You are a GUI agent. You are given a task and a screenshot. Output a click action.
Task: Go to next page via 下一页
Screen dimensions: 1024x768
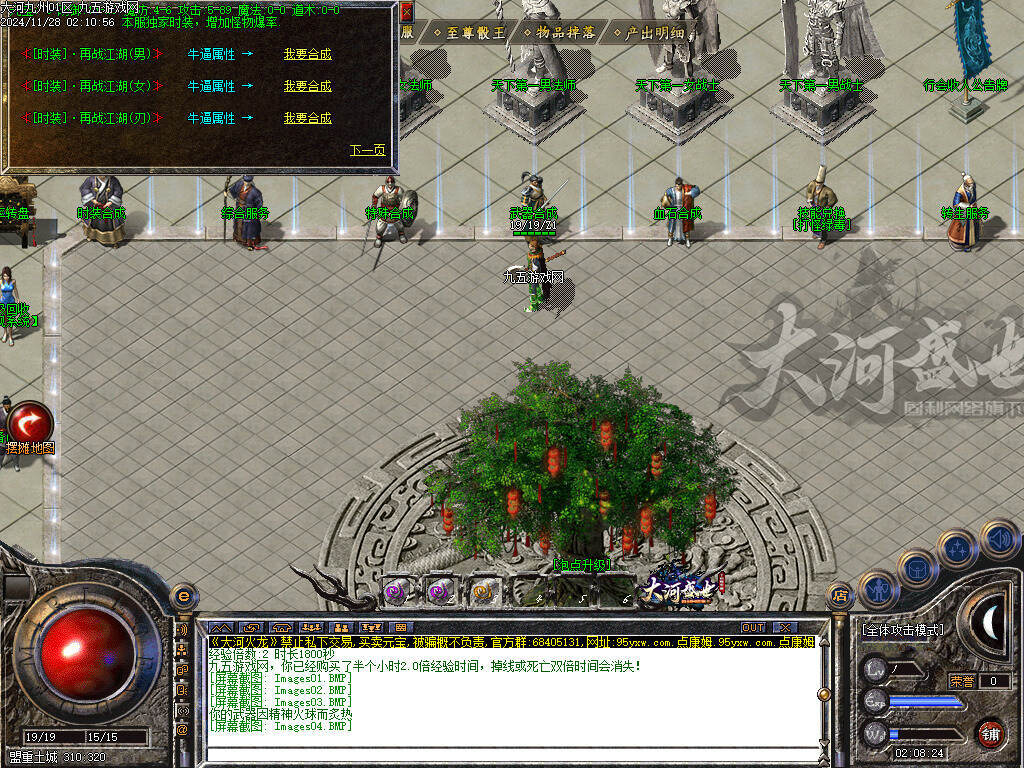pyautogui.click(x=367, y=151)
